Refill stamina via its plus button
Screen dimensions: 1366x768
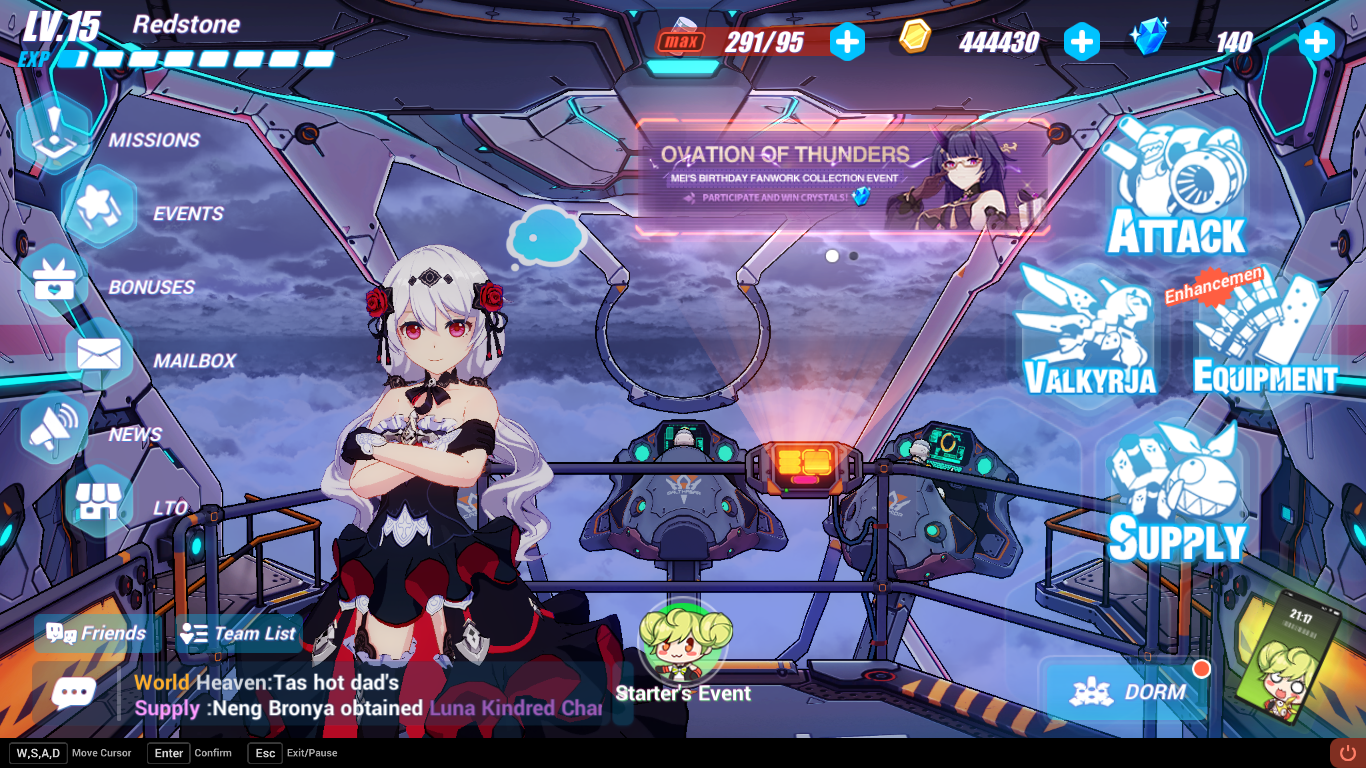point(848,42)
